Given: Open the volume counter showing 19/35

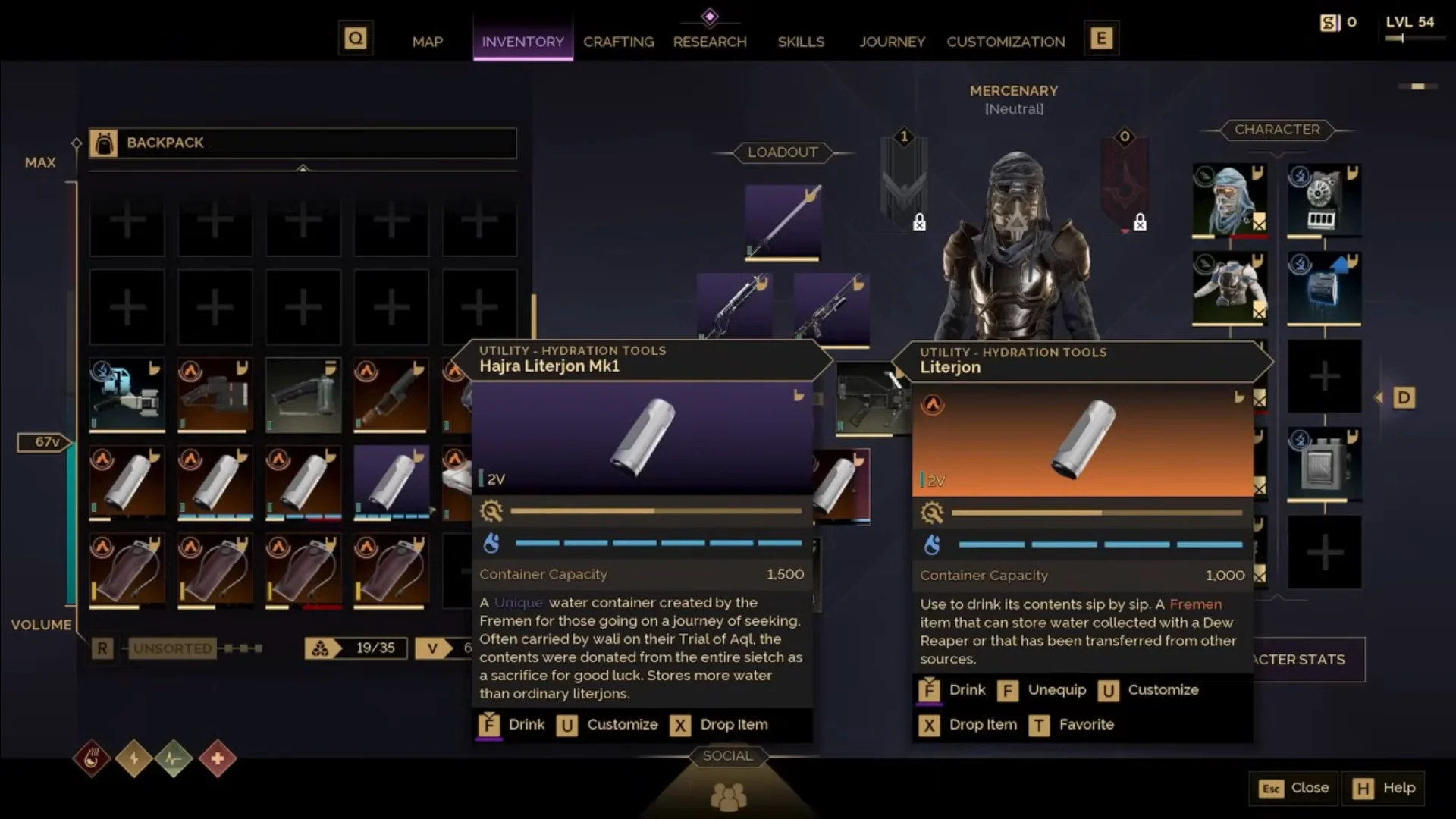Looking at the screenshot, I should (x=355, y=648).
